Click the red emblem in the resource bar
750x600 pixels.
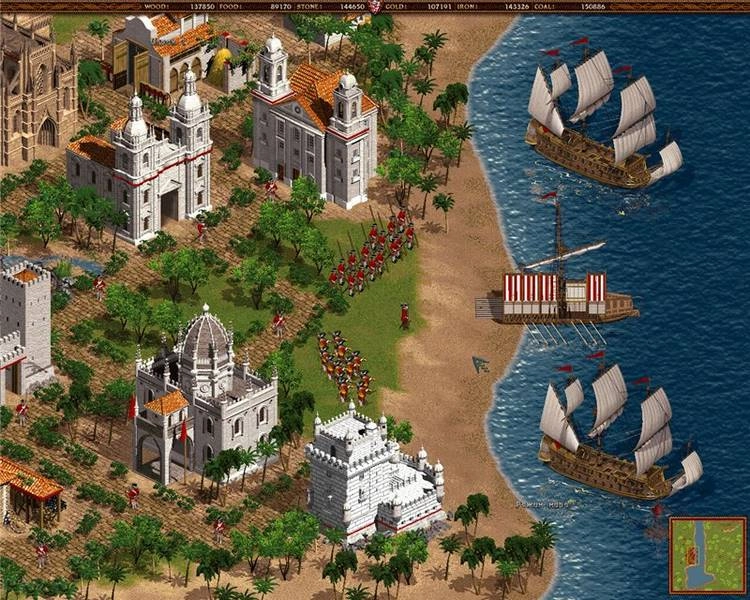[376, 6]
